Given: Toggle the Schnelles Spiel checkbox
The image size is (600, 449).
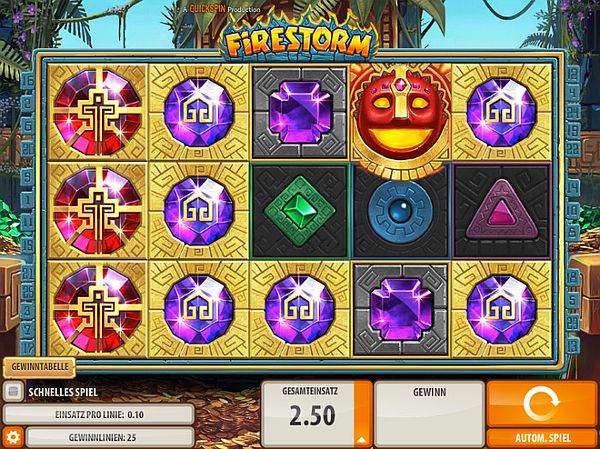Looking at the screenshot, I should click(x=12, y=392).
